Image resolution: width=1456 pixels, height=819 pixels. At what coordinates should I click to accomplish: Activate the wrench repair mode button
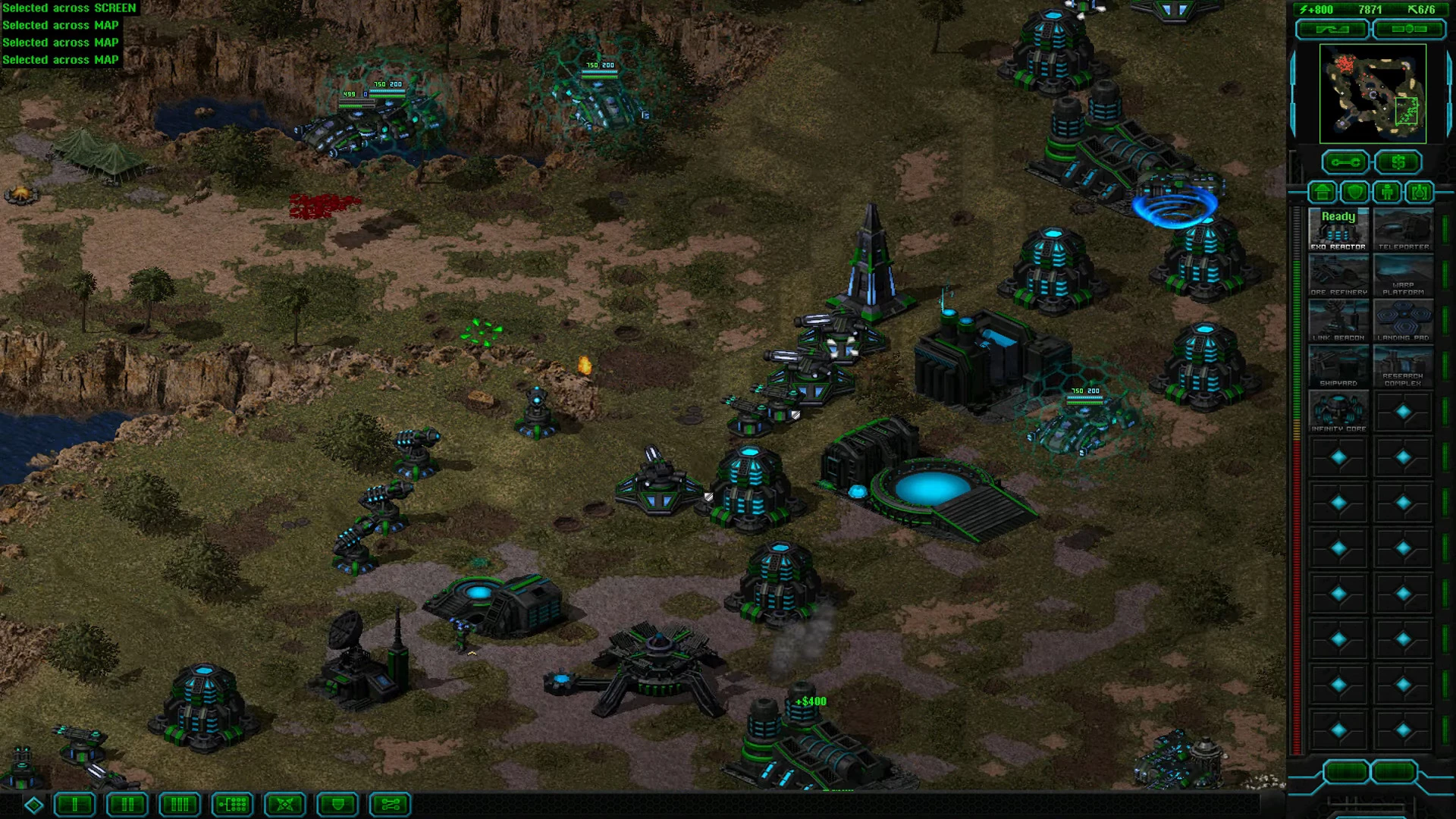[x=1345, y=162]
